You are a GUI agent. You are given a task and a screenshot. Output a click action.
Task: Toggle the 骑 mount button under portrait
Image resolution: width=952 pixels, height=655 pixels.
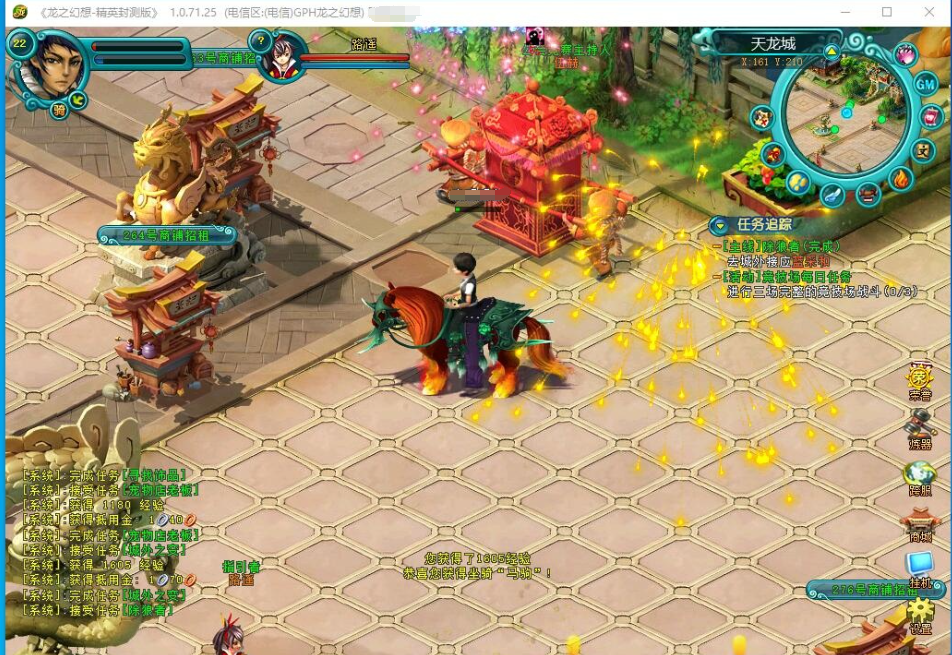pyautogui.click(x=59, y=110)
